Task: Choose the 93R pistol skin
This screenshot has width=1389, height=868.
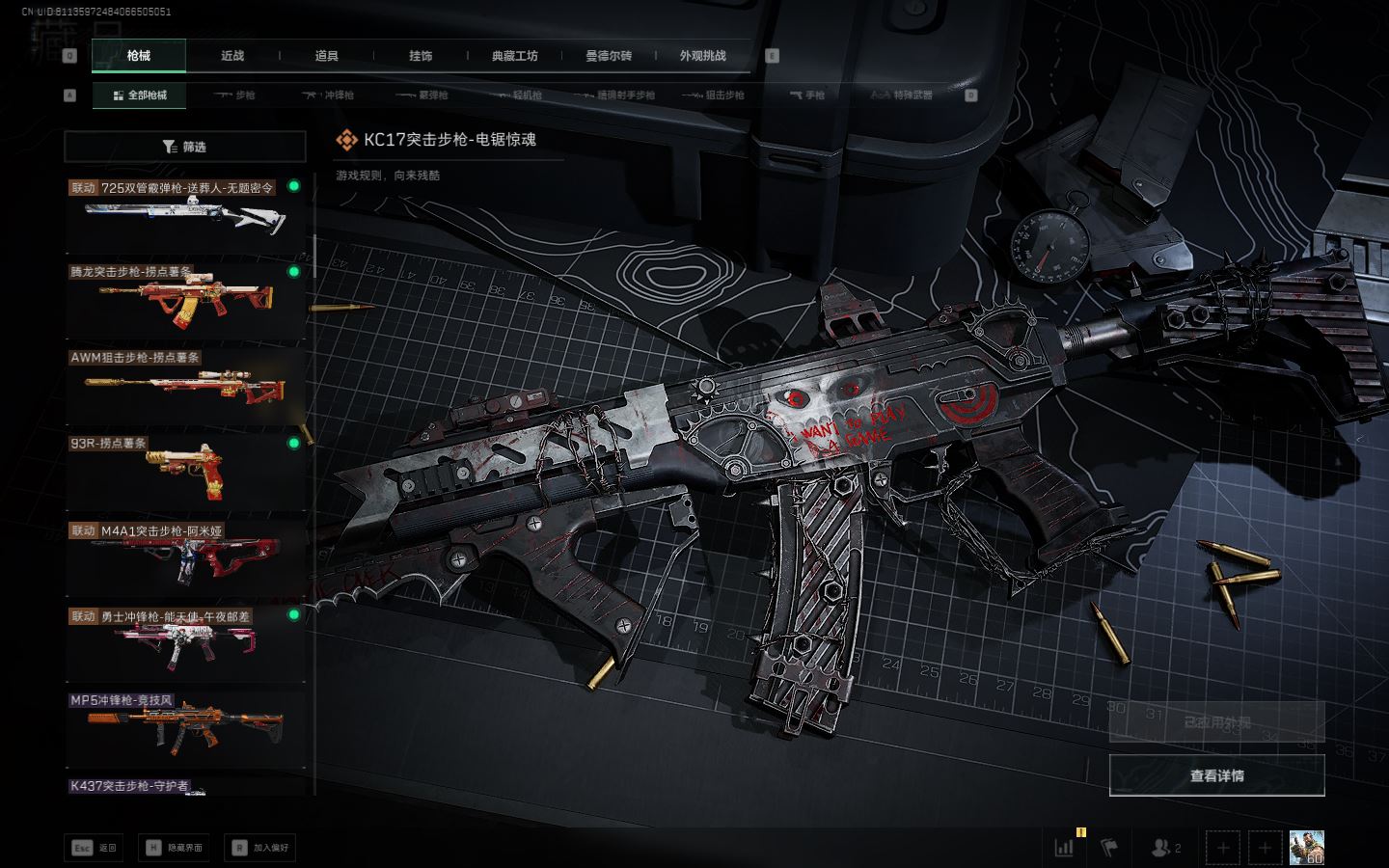Action: (185, 472)
